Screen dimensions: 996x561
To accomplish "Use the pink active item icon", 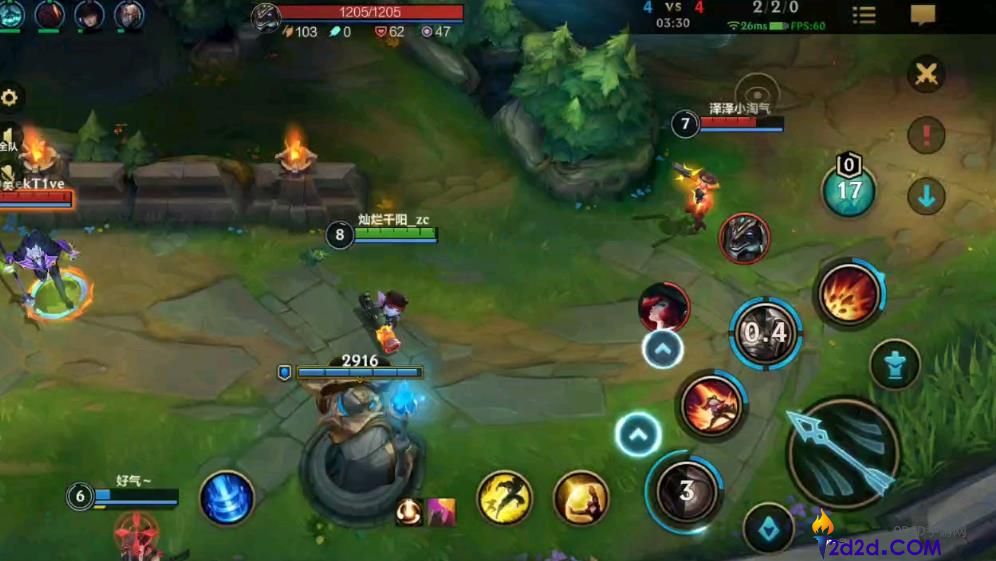I will [442, 512].
